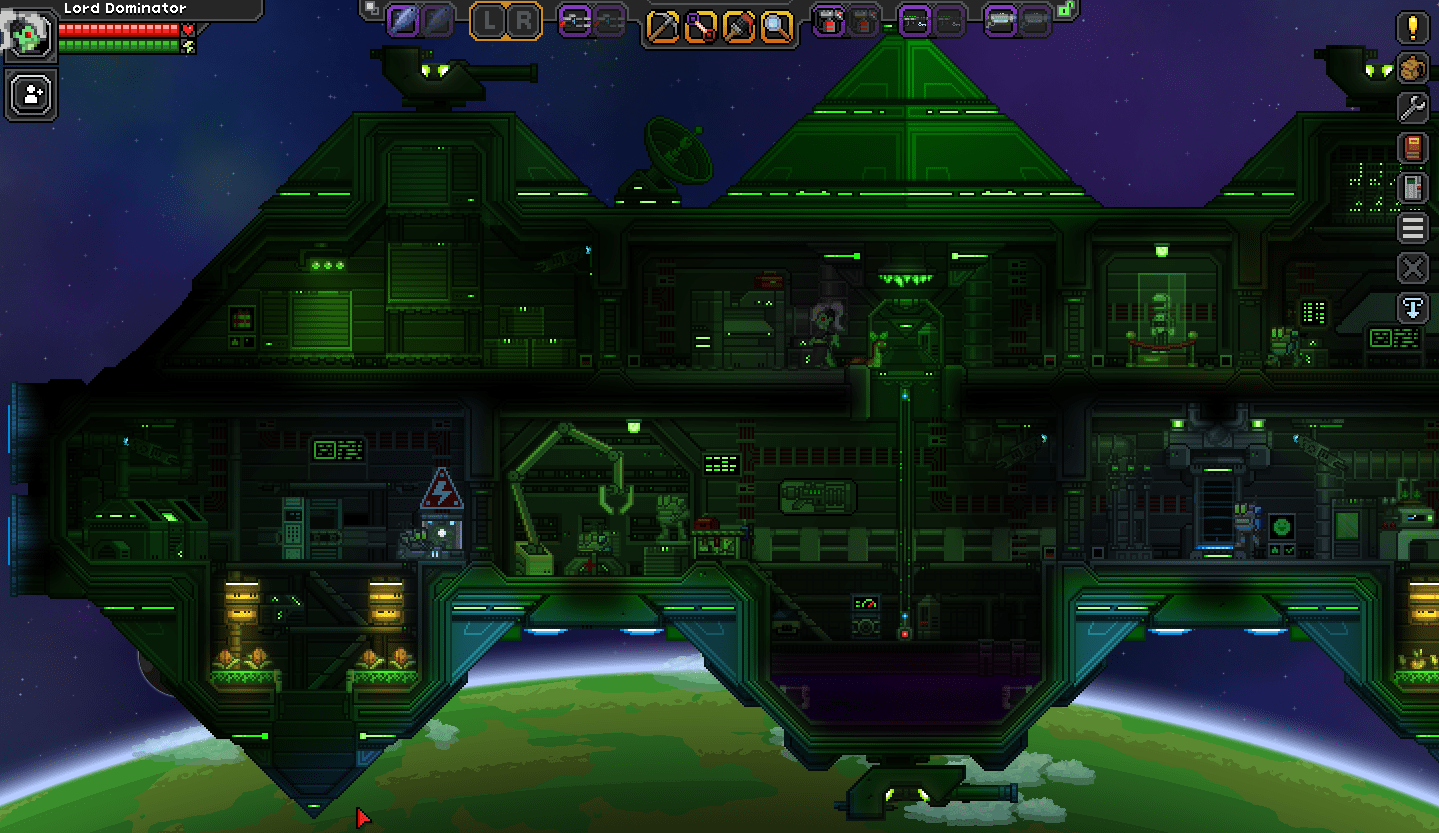
Task: Open the quest journal exclamation icon
Action: pos(1413,29)
